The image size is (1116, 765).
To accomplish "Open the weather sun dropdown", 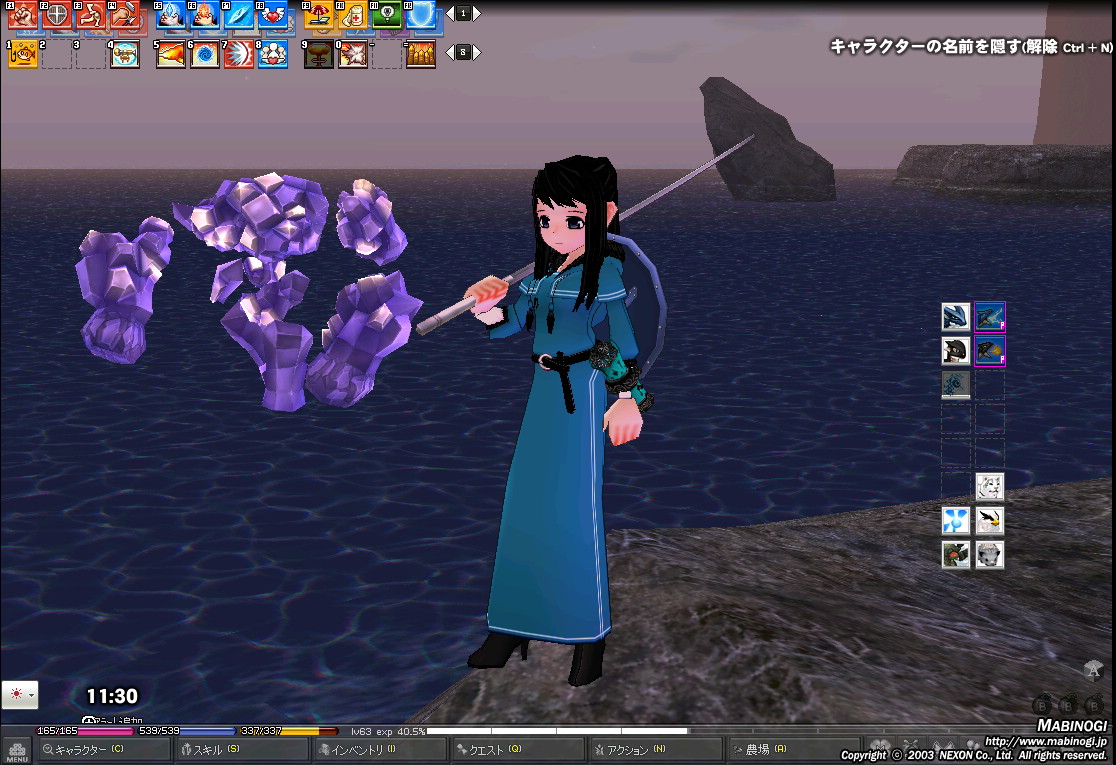I will pyautogui.click(x=20, y=694).
